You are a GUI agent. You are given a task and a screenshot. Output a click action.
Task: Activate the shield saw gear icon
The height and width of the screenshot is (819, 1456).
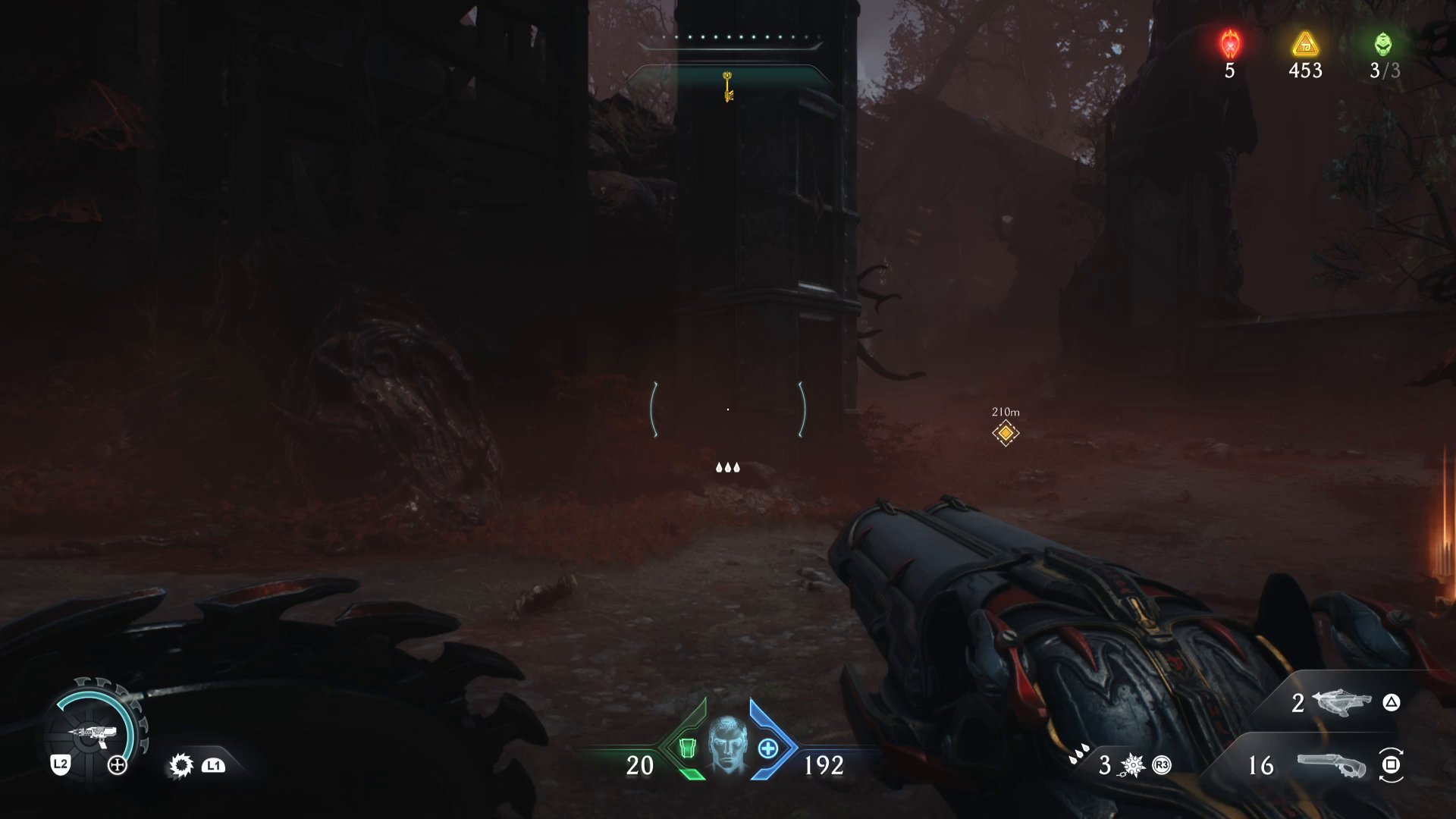pos(181,765)
